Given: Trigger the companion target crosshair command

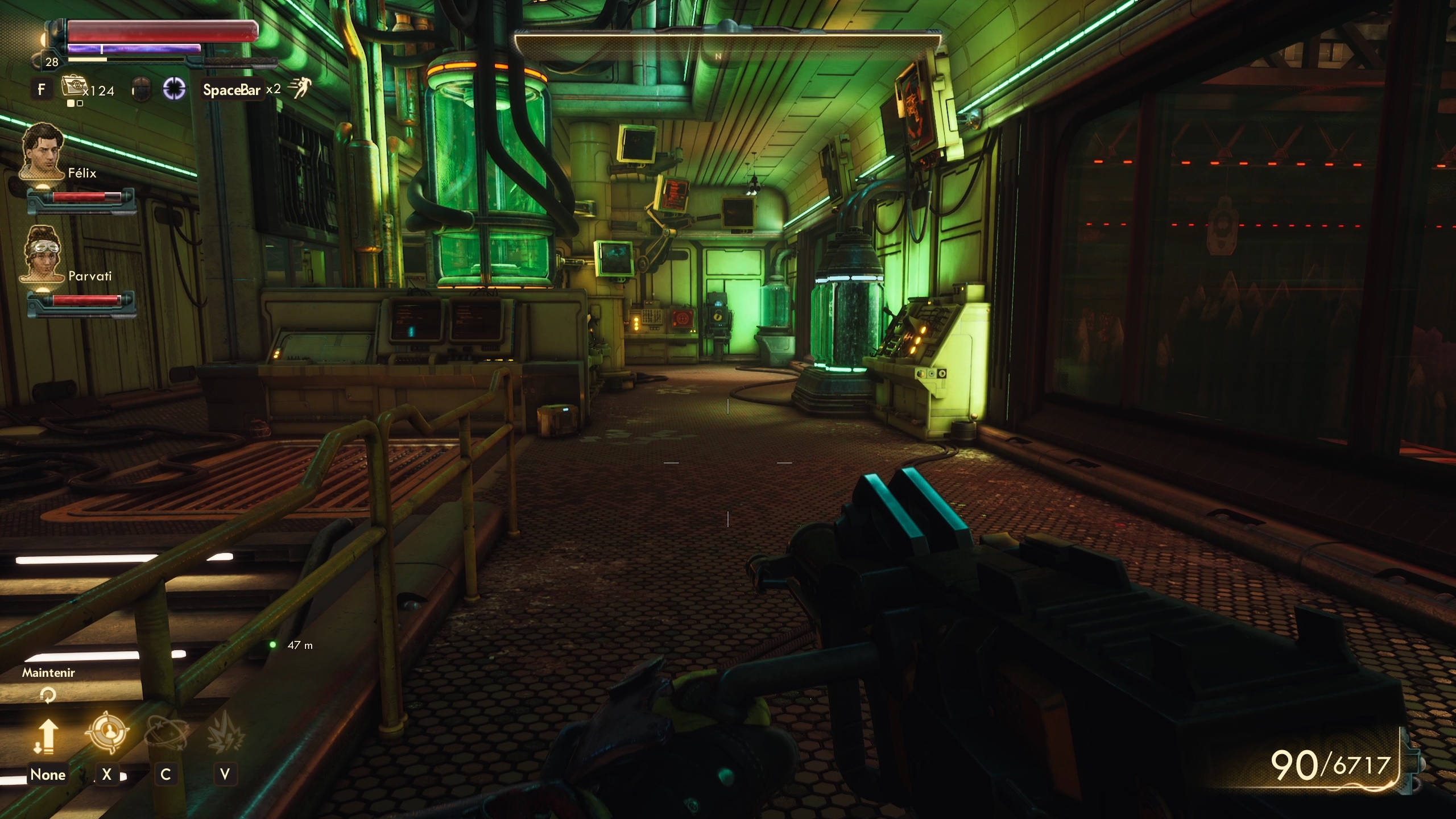Looking at the screenshot, I should [x=107, y=733].
